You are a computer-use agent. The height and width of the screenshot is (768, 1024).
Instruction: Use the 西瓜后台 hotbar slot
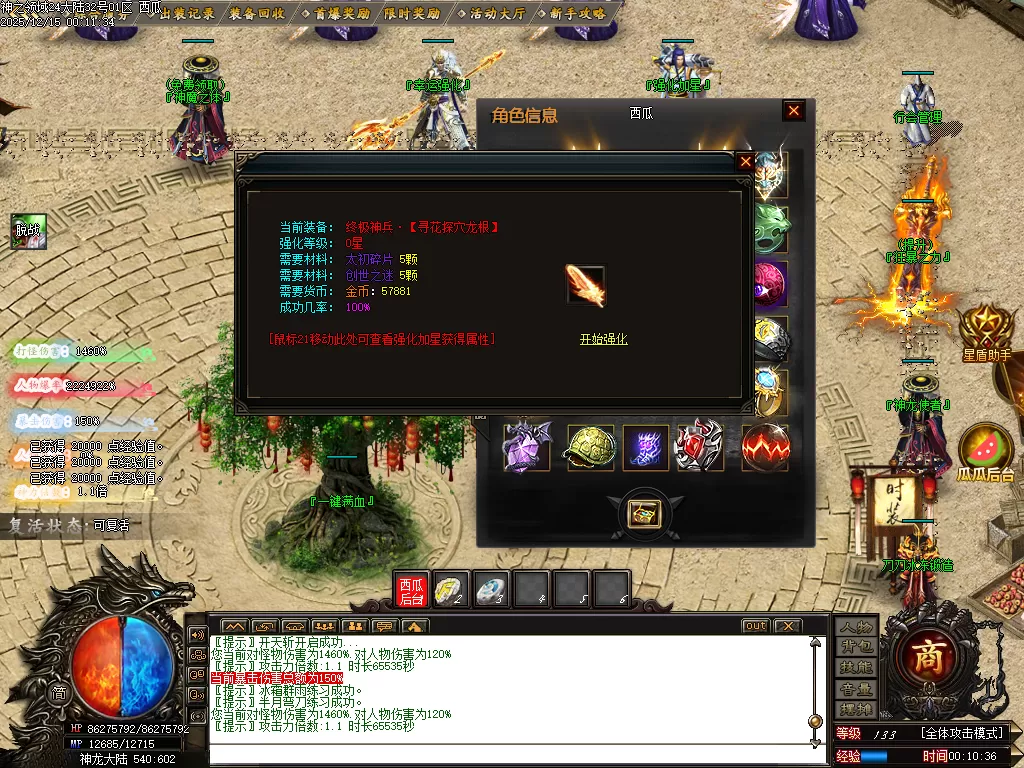(x=412, y=590)
